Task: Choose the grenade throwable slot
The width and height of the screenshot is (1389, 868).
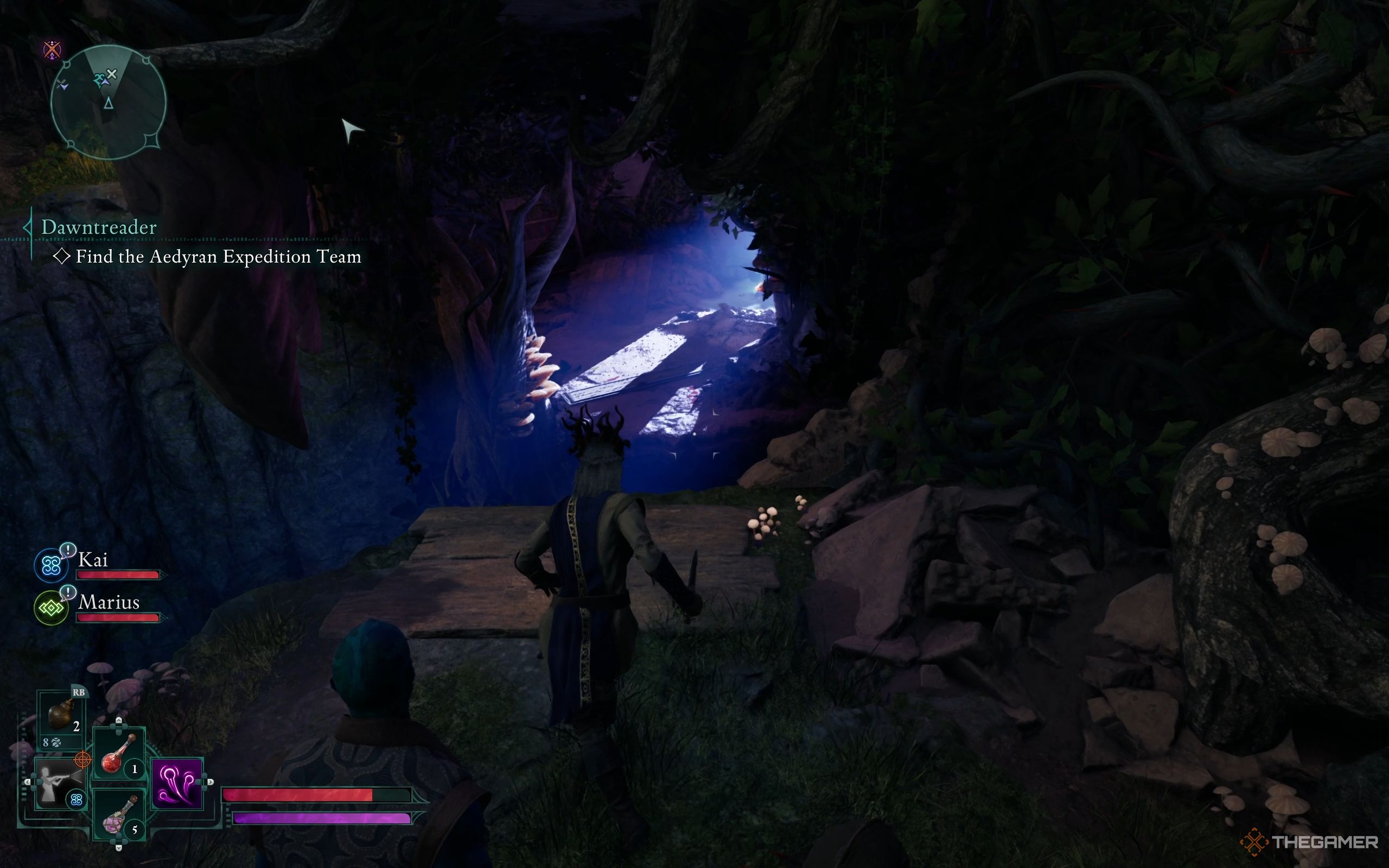Action: pyautogui.click(x=61, y=716)
